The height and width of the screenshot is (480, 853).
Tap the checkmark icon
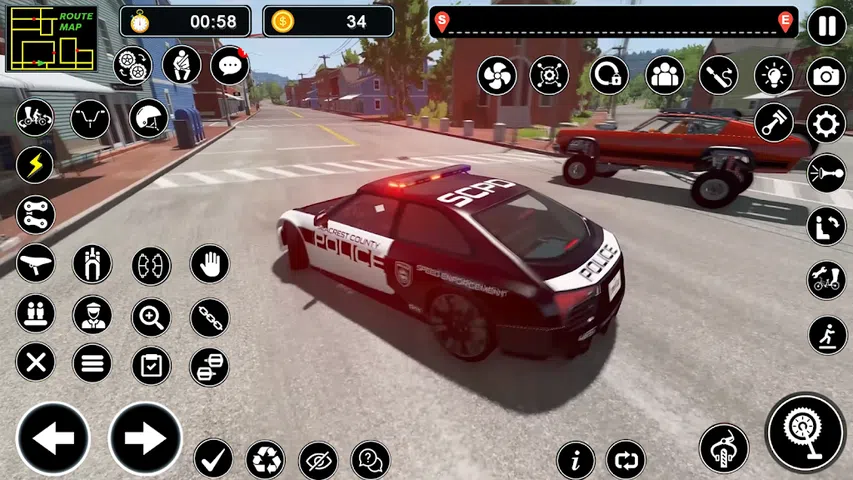[x=213, y=458]
